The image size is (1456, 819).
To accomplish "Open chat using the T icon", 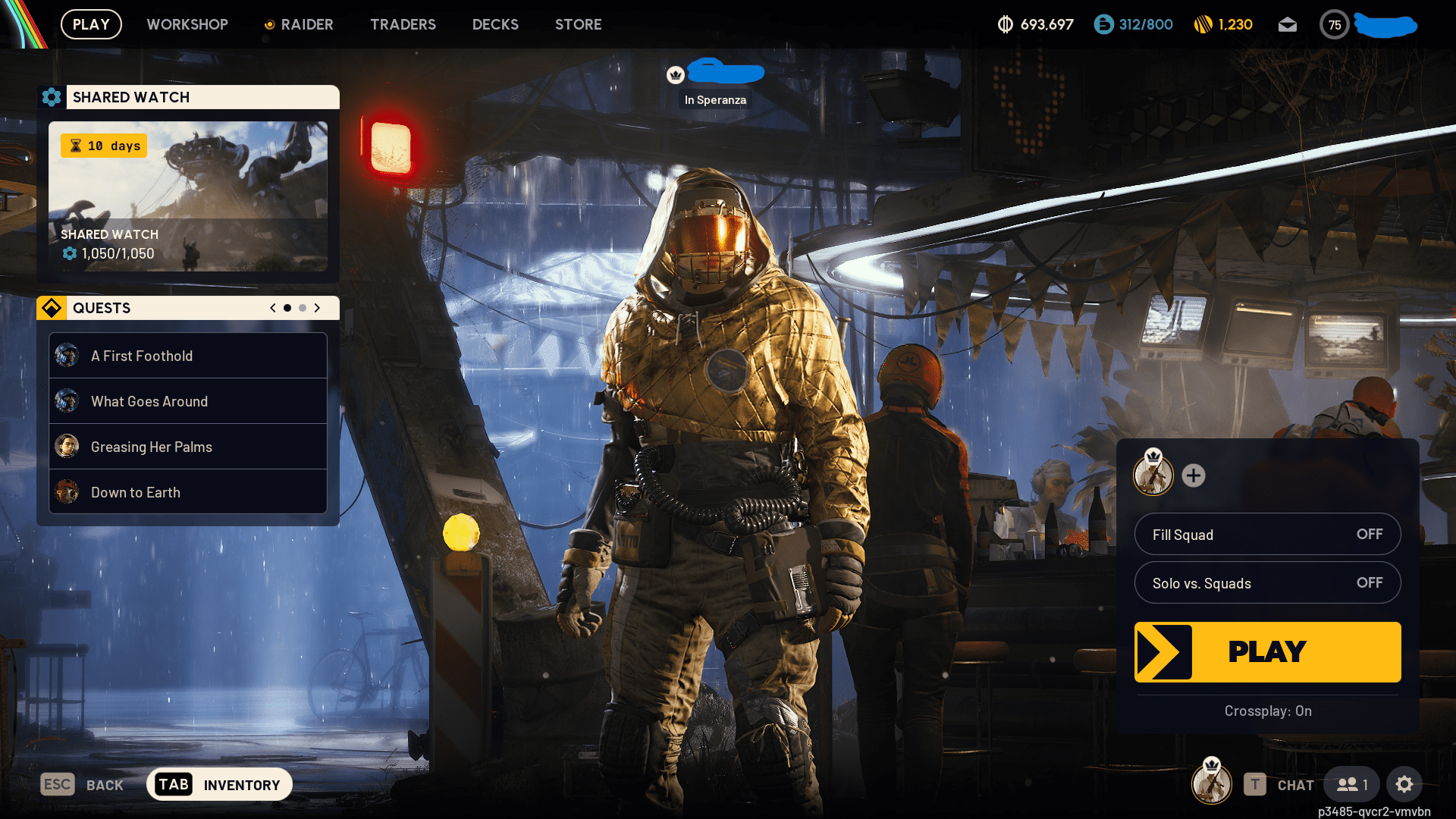I will [1255, 784].
